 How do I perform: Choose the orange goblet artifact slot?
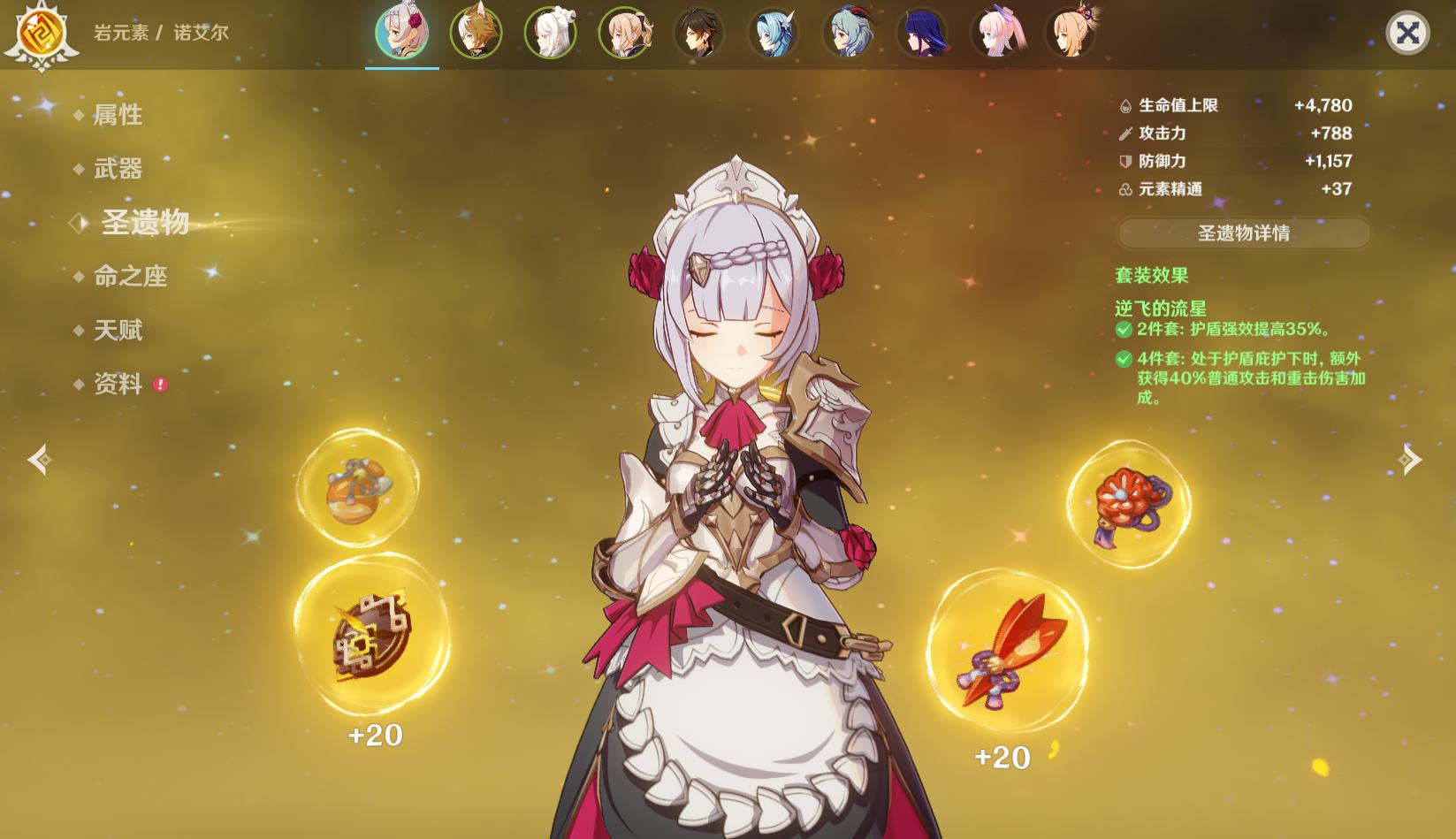(357, 487)
